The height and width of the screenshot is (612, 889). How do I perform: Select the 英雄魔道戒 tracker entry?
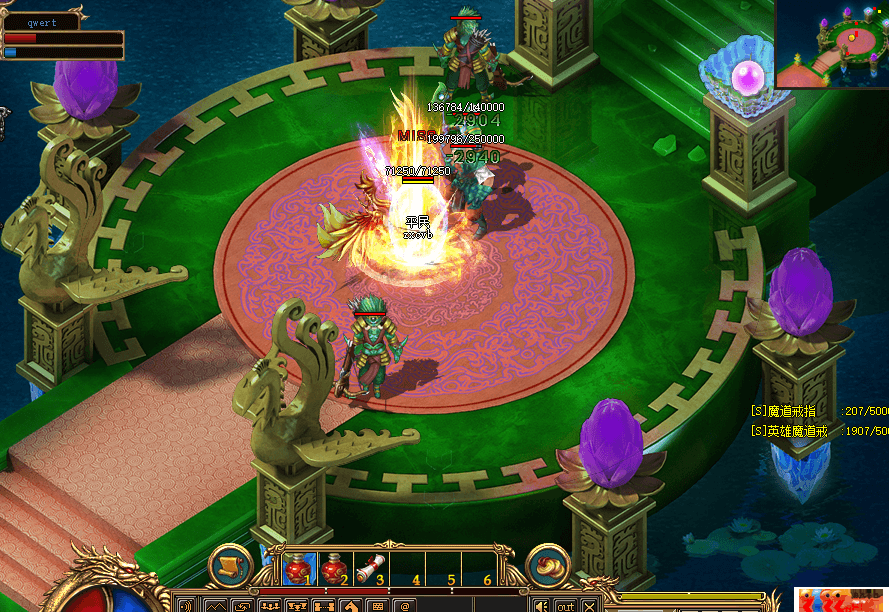pos(793,431)
